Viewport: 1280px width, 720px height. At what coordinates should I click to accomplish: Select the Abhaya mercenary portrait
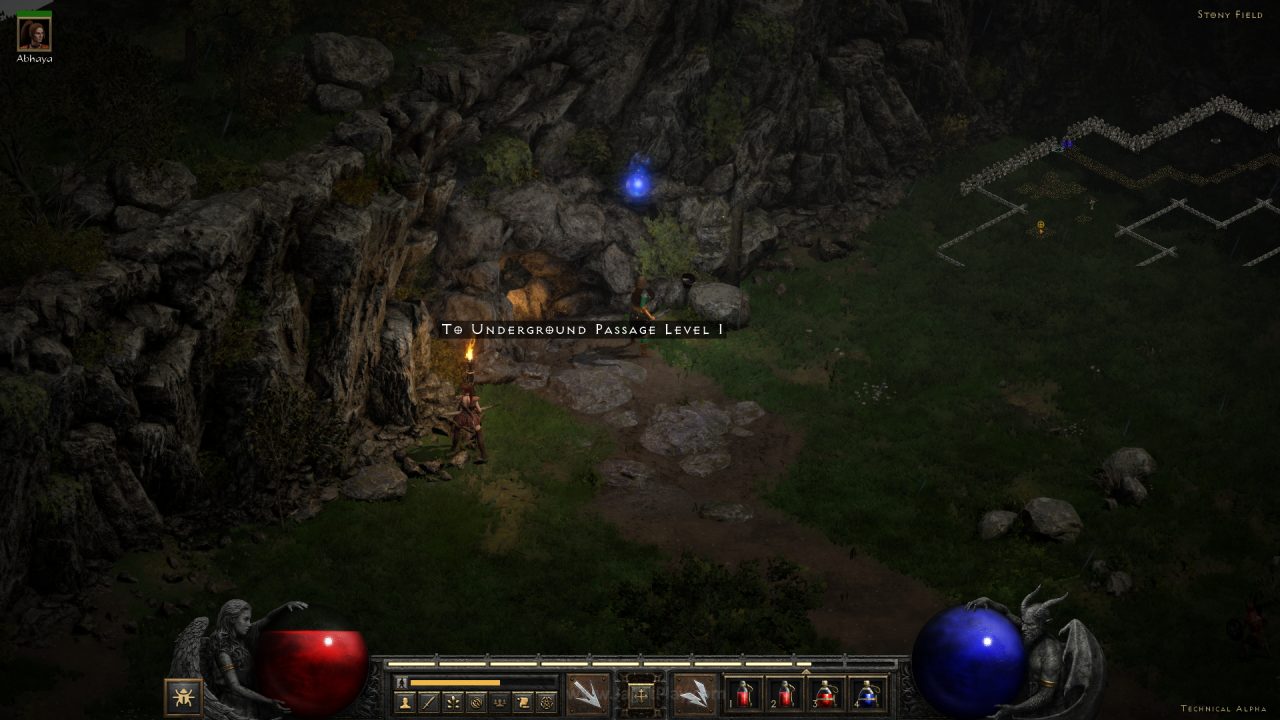(34, 34)
